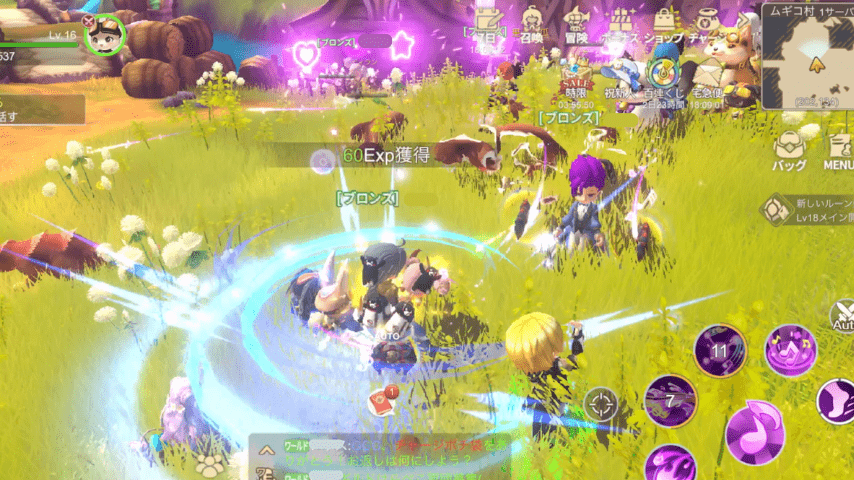Open the 宅急便 envelope delivery icon

(705, 76)
